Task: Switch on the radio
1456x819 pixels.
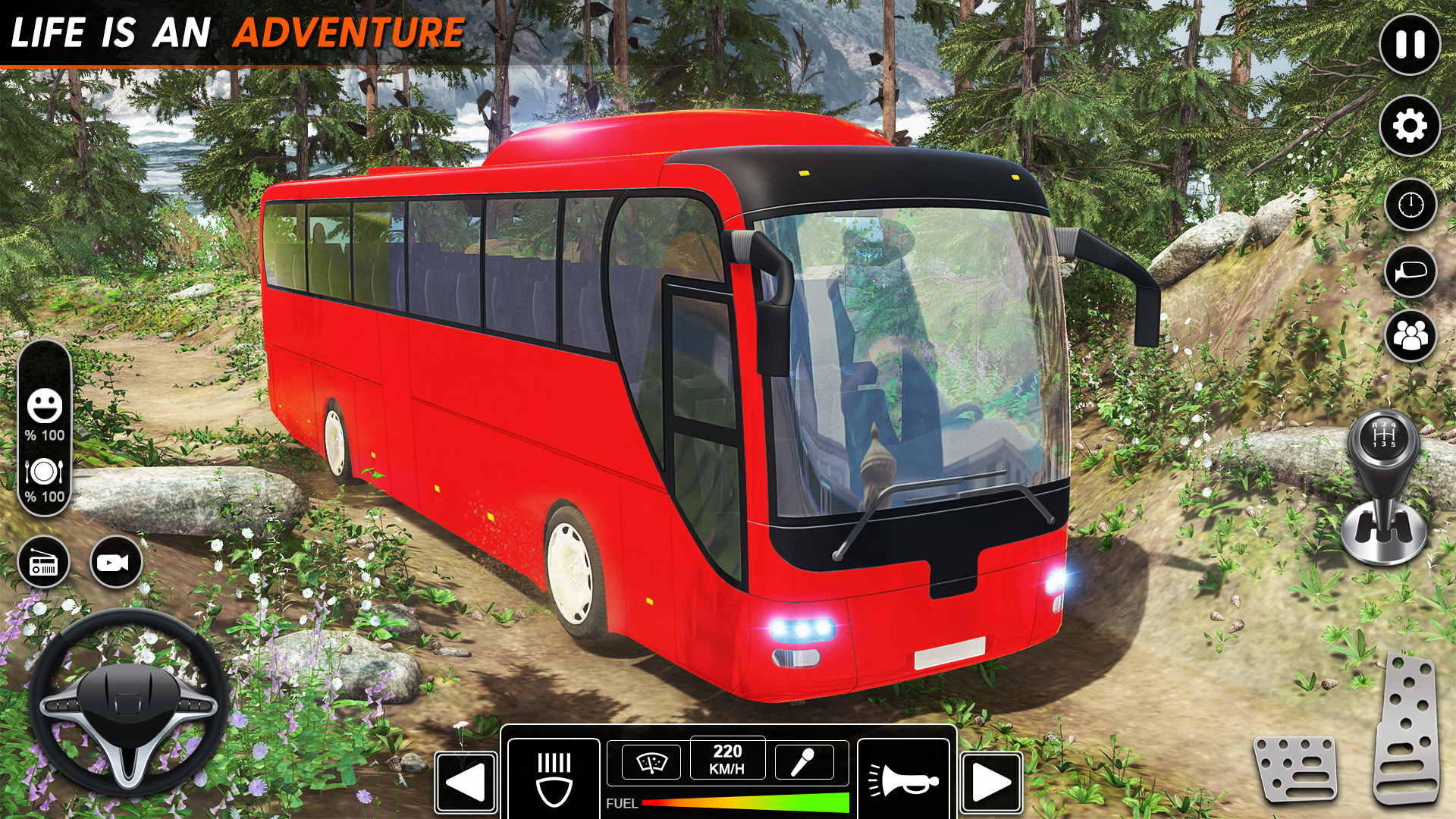Action: (43, 563)
